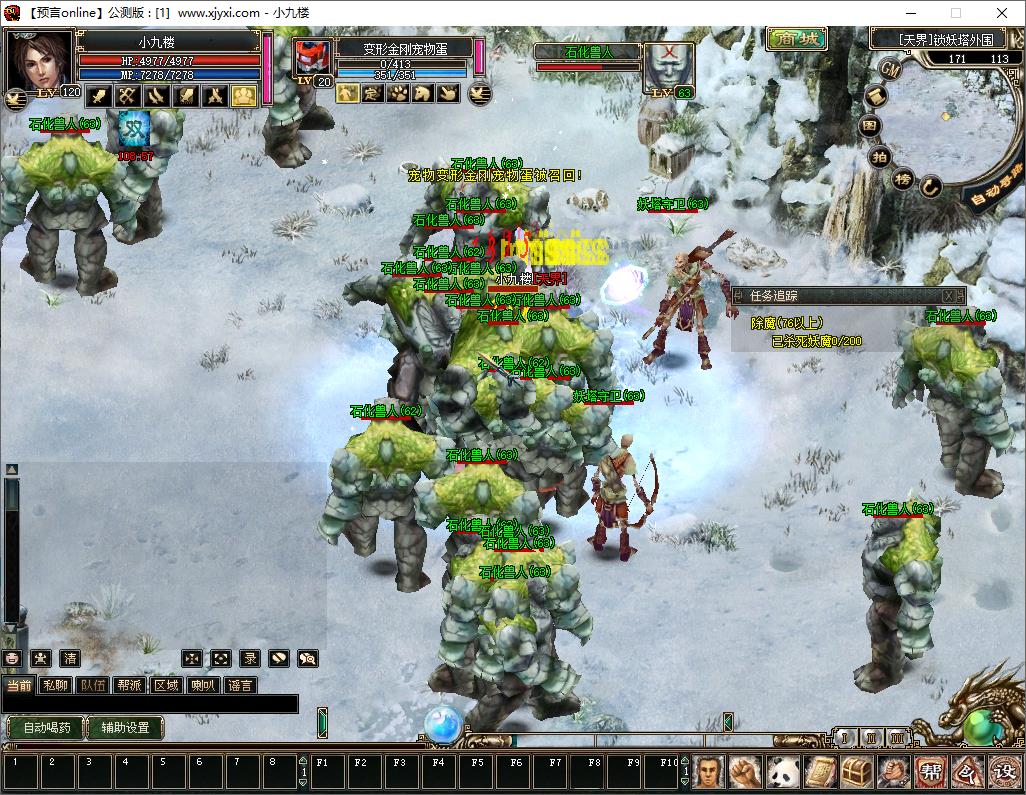Open the 商城 shop button
Viewport: 1026px width, 795px height.
(x=797, y=39)
